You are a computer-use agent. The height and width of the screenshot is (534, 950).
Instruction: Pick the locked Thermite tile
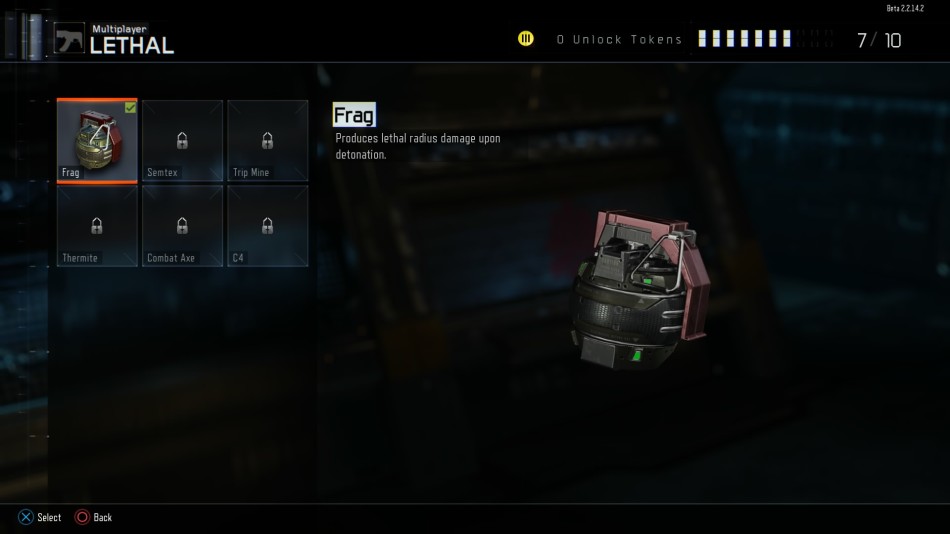tap(97, 226)
